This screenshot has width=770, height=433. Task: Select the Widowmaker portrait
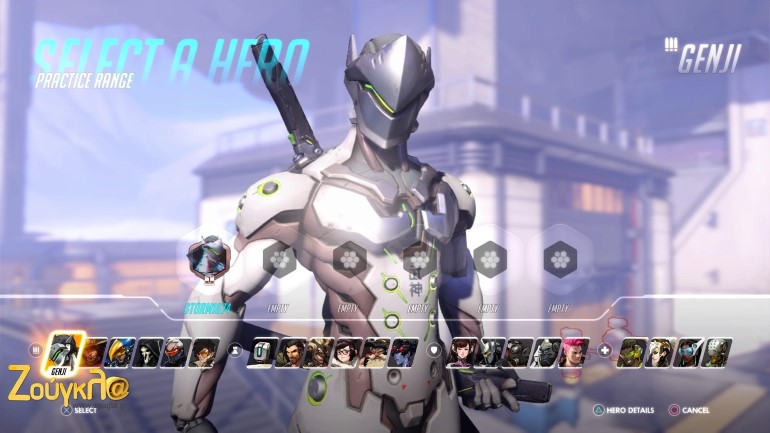403,351
